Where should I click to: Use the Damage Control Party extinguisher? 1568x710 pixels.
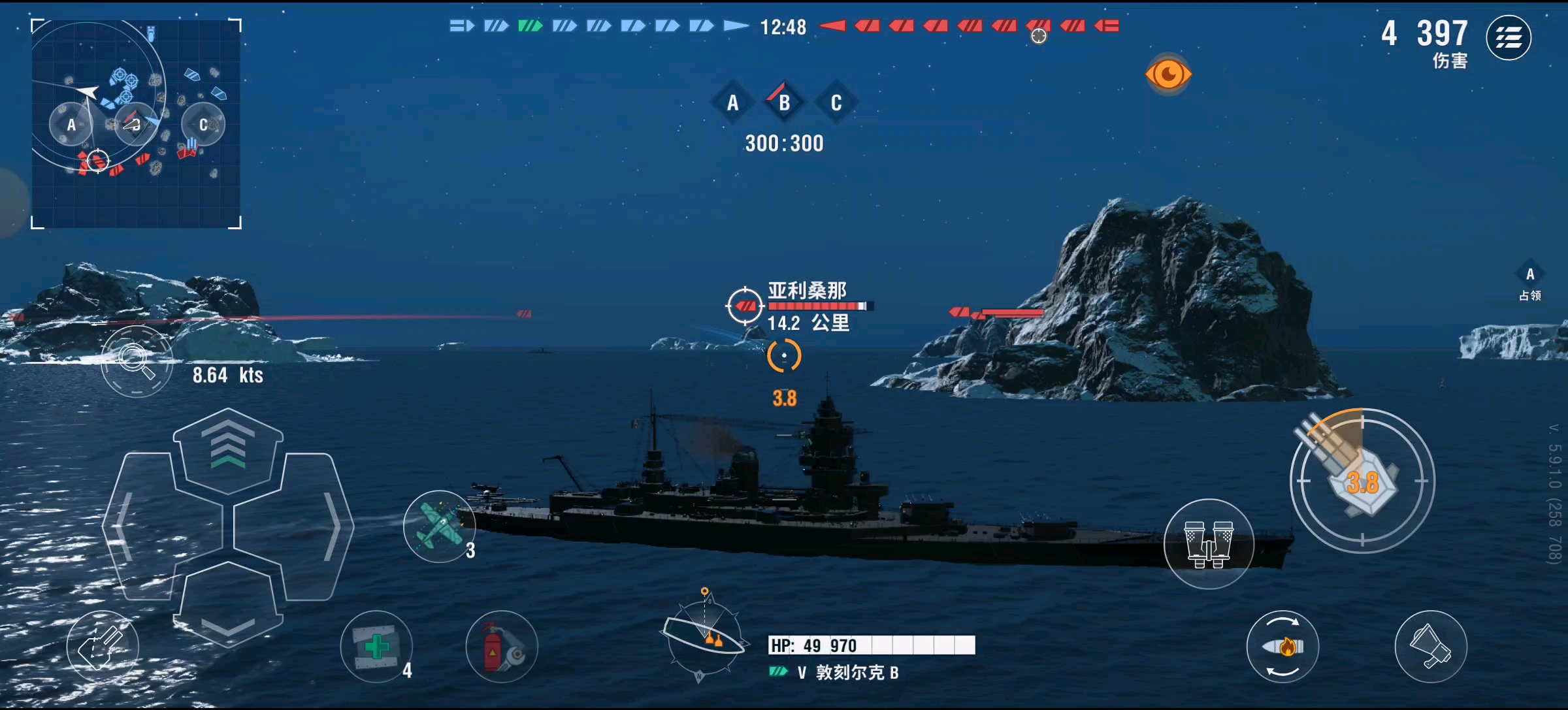(x=500, y=647)
